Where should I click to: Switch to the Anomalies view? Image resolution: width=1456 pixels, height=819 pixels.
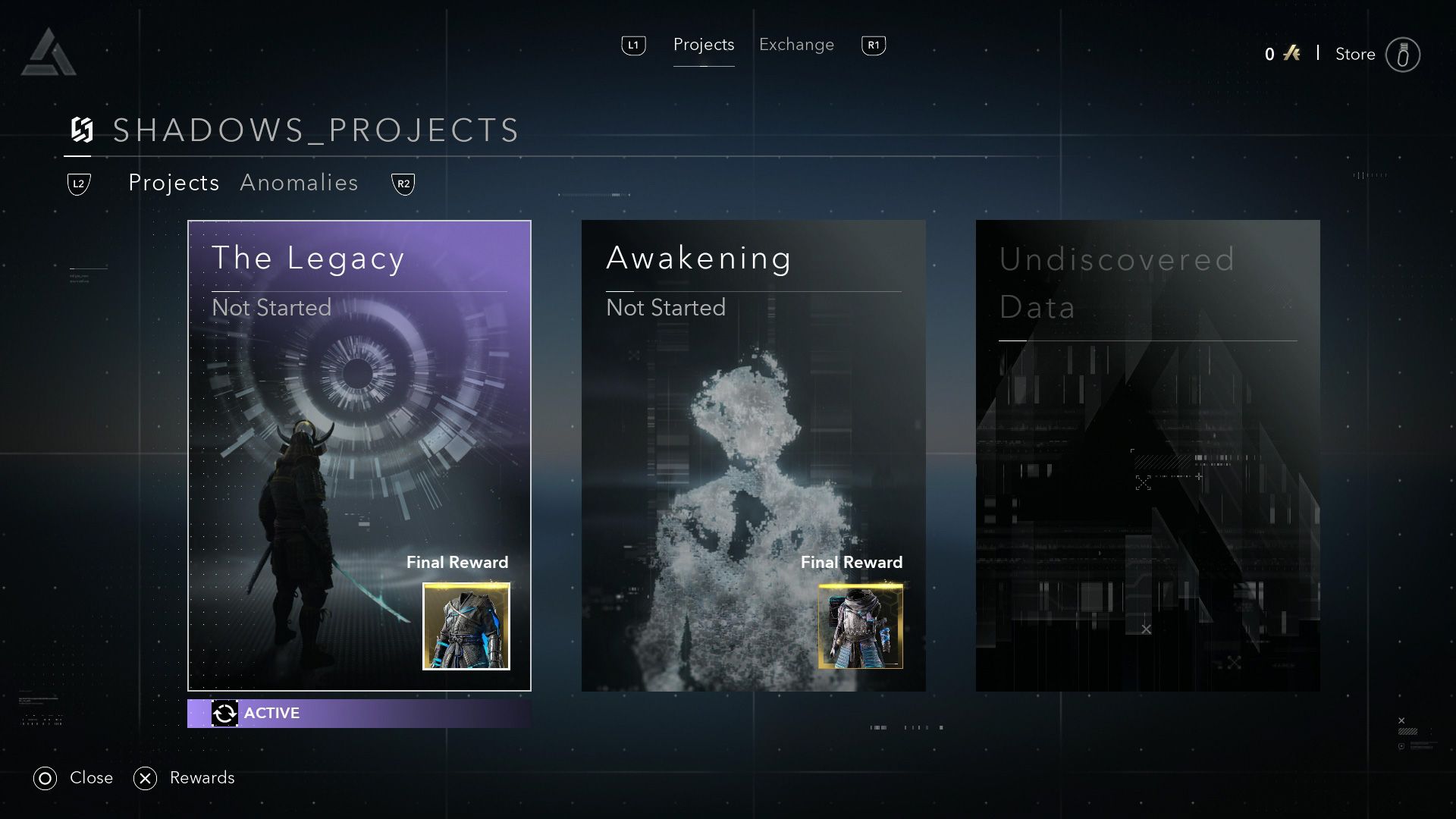(x=300, y=183)
